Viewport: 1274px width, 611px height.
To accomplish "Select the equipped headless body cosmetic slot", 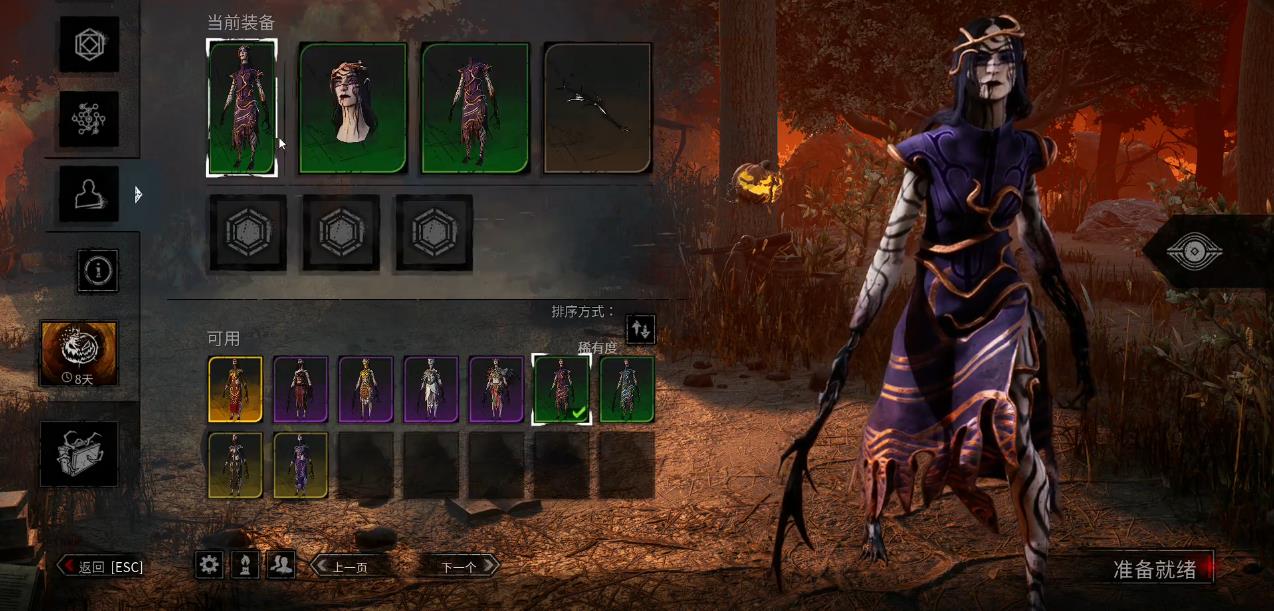I will (x=475, y=108).
